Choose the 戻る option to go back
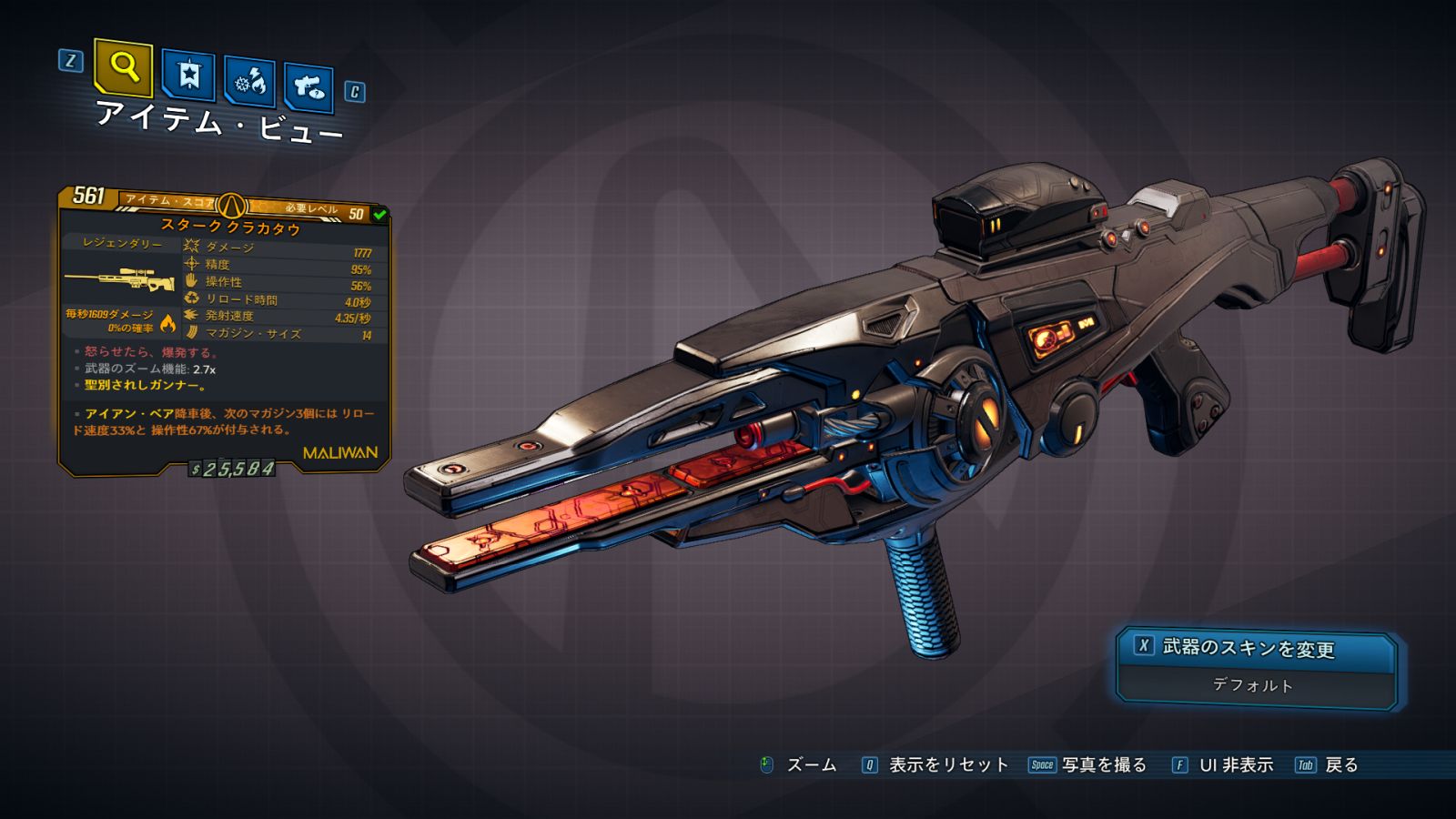This screenshot has width=1456, height=819. 1340,765
